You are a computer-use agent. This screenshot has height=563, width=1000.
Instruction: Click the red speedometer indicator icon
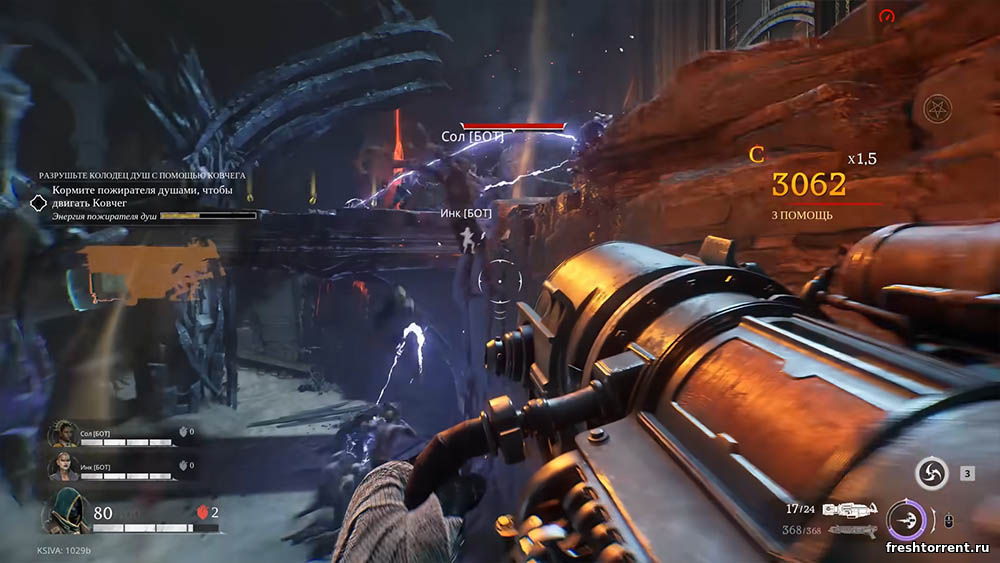(x=885, y=16)
